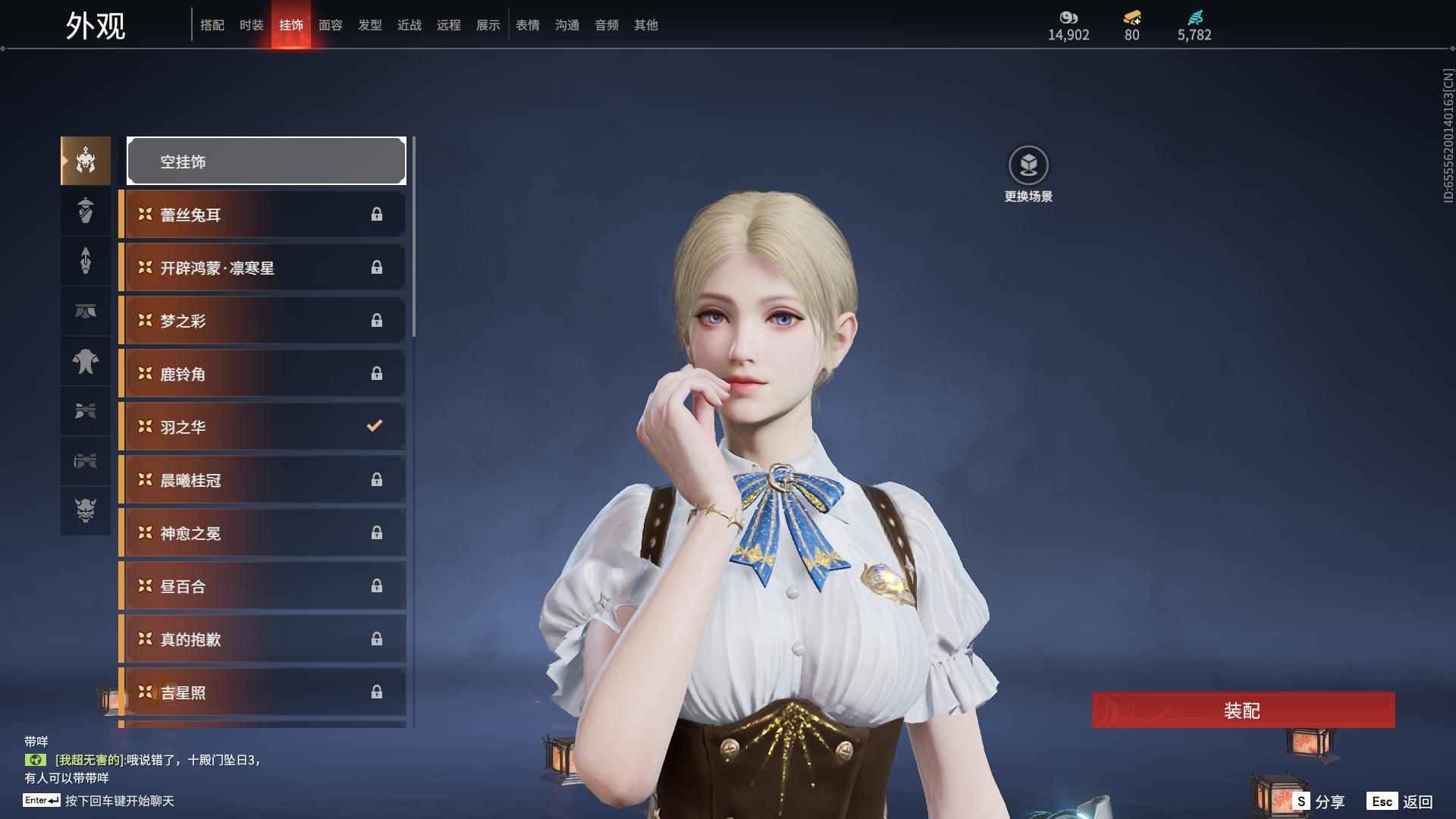
Task: Choose the 鹿铃角 accessory row
Action: coord(263,374)
